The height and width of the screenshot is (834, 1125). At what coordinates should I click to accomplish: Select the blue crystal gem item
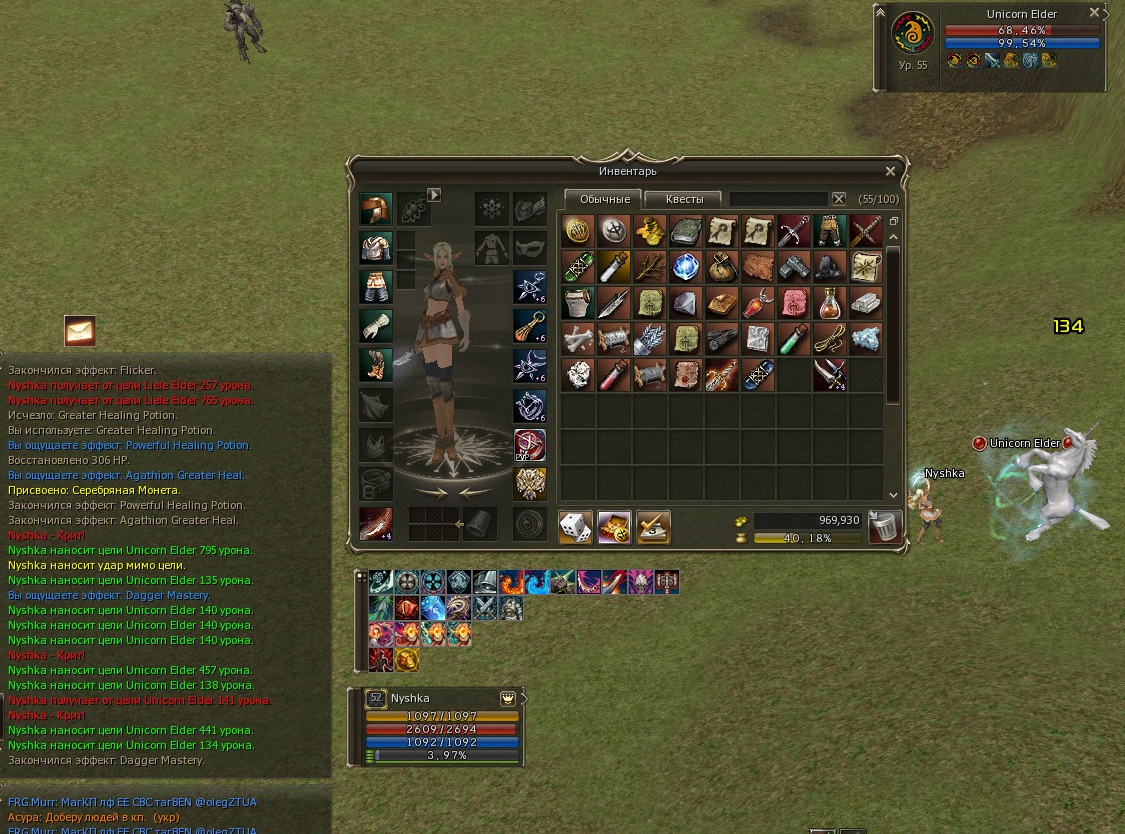click(686, 267)
